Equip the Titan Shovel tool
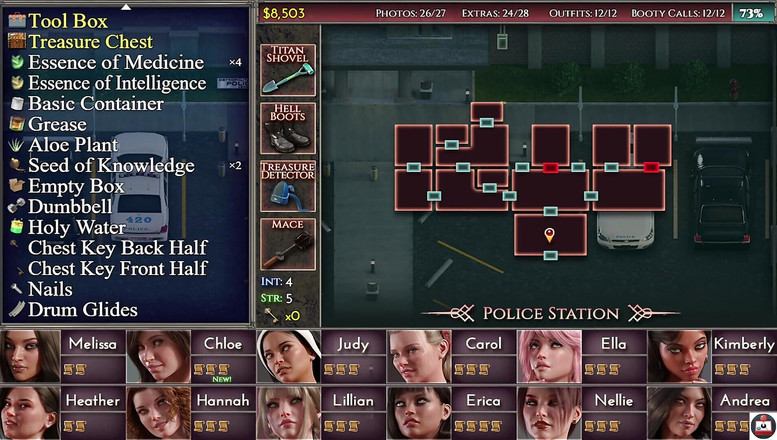 pyautogui.click(x=288, y=70)
